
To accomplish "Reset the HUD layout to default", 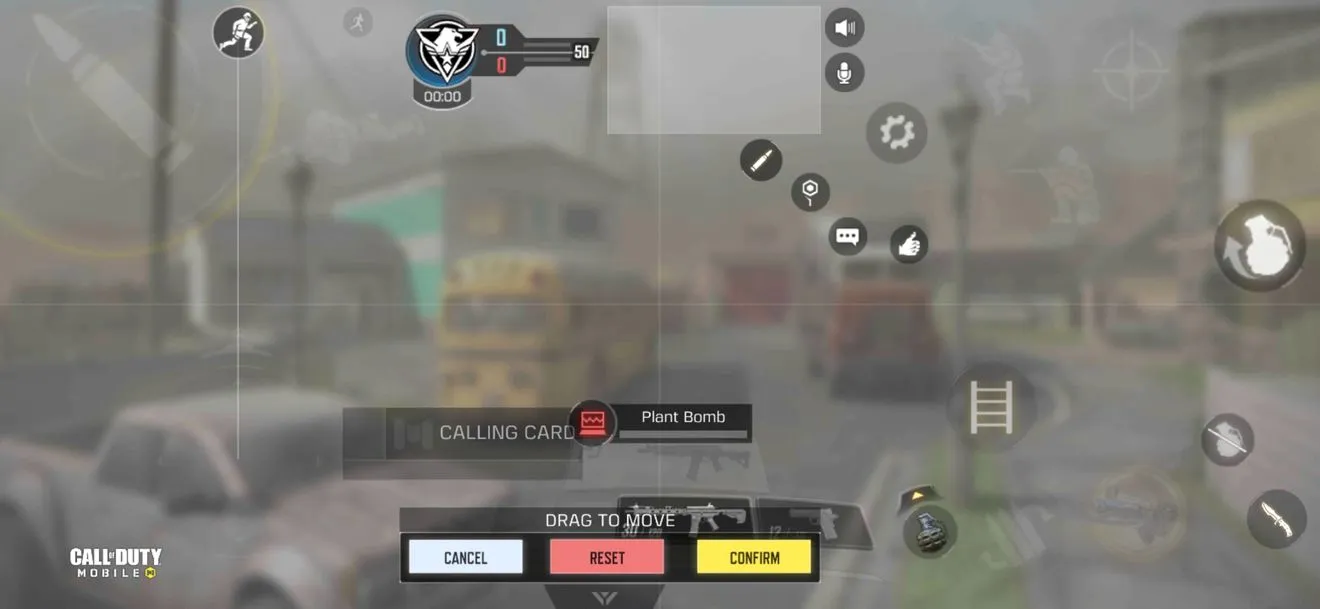I will (606, 557).
